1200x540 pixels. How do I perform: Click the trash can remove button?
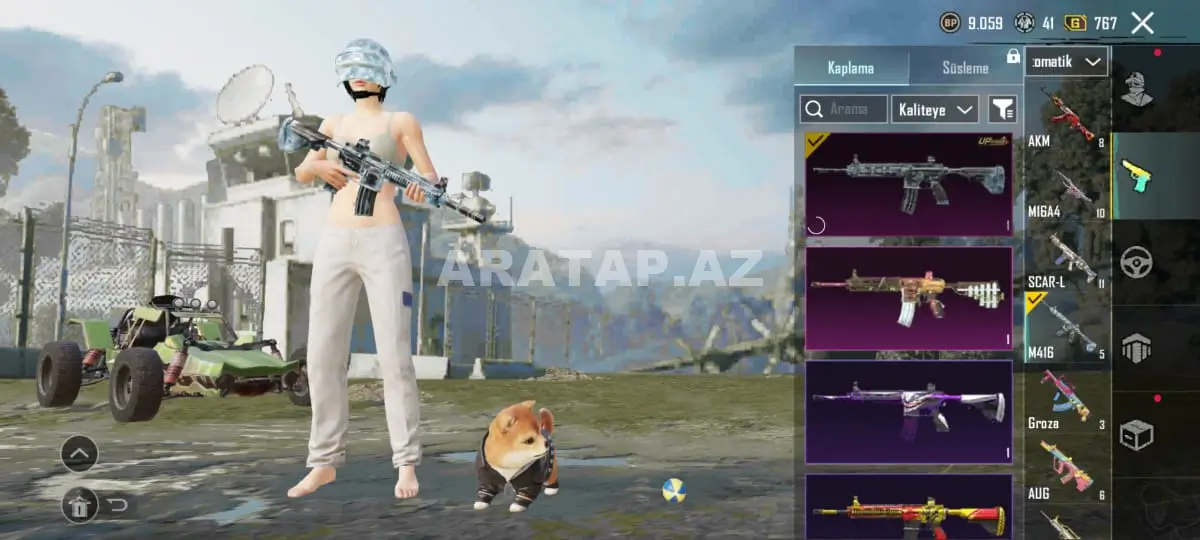click(80, 505)
